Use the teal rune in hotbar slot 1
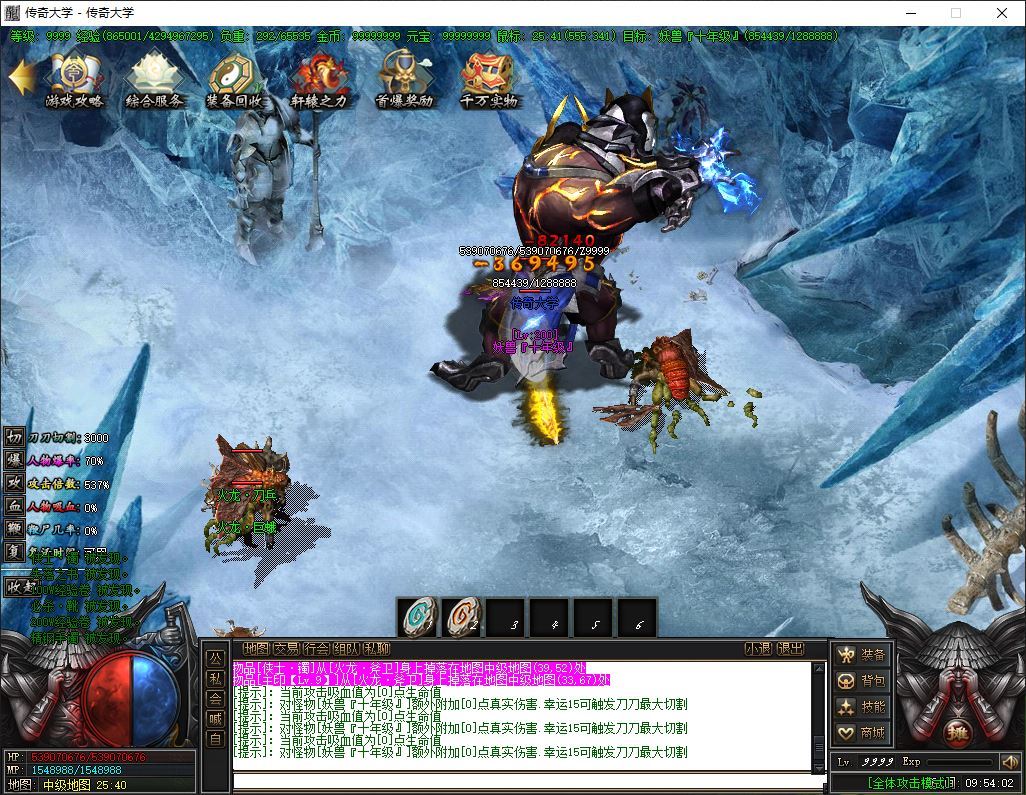This screenshot has width=1026, height=795. (419, 618)
